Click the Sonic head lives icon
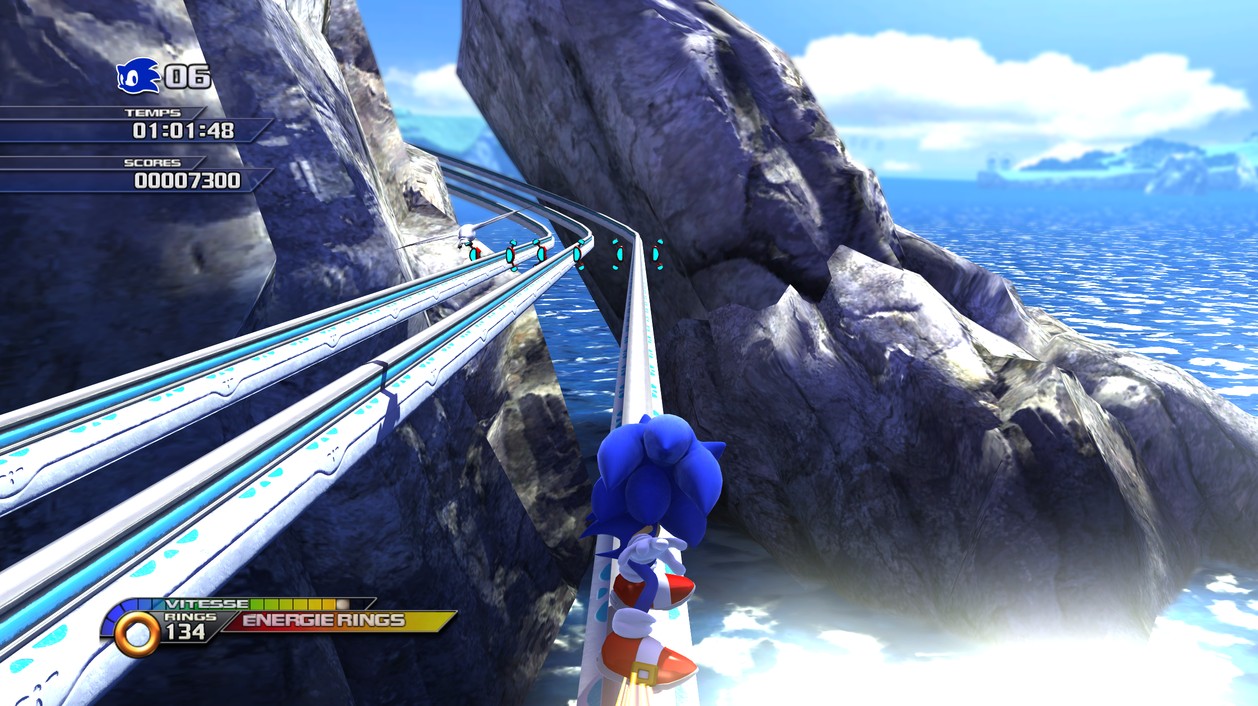 pos(138,75)
